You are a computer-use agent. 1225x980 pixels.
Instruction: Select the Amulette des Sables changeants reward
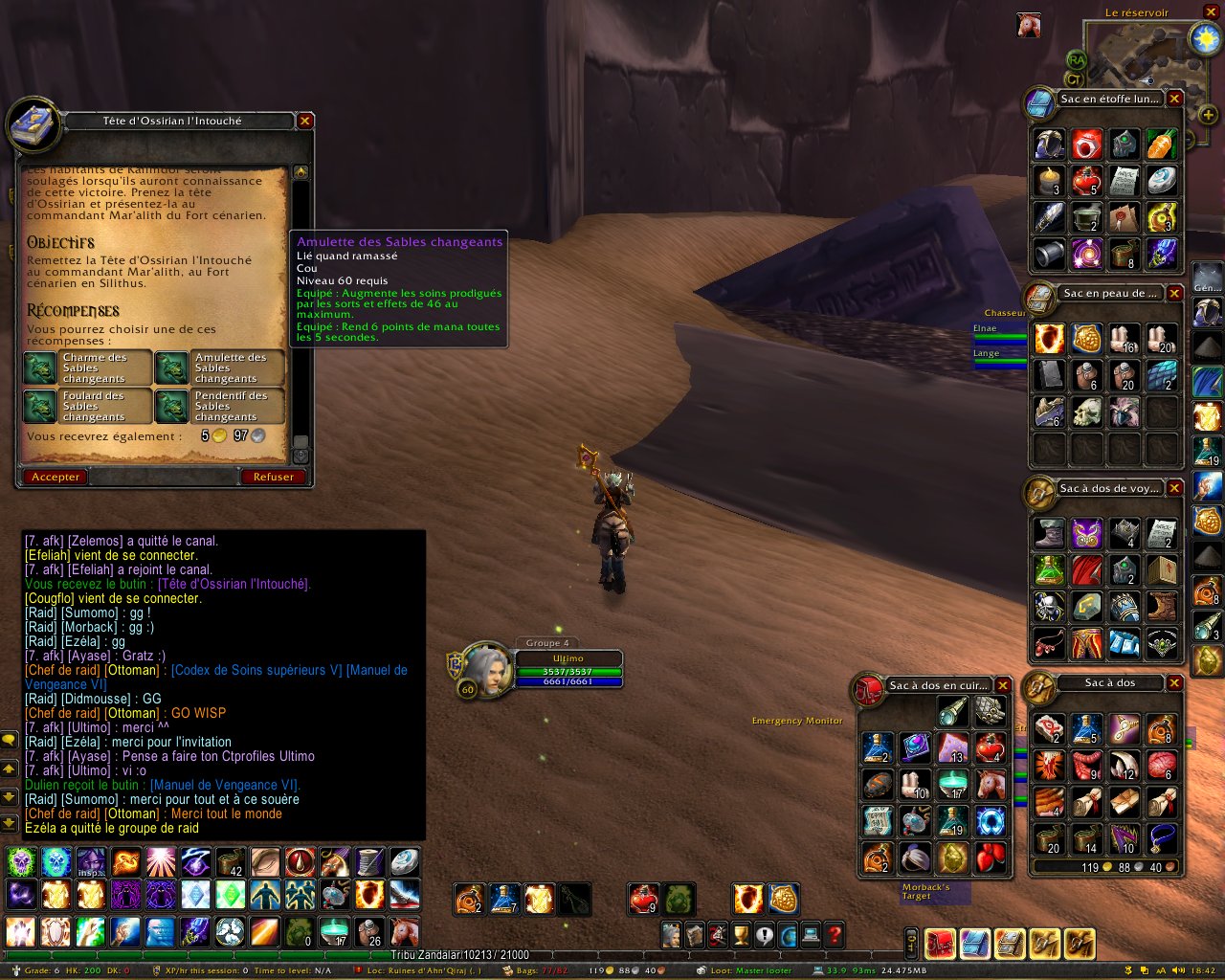219,367
